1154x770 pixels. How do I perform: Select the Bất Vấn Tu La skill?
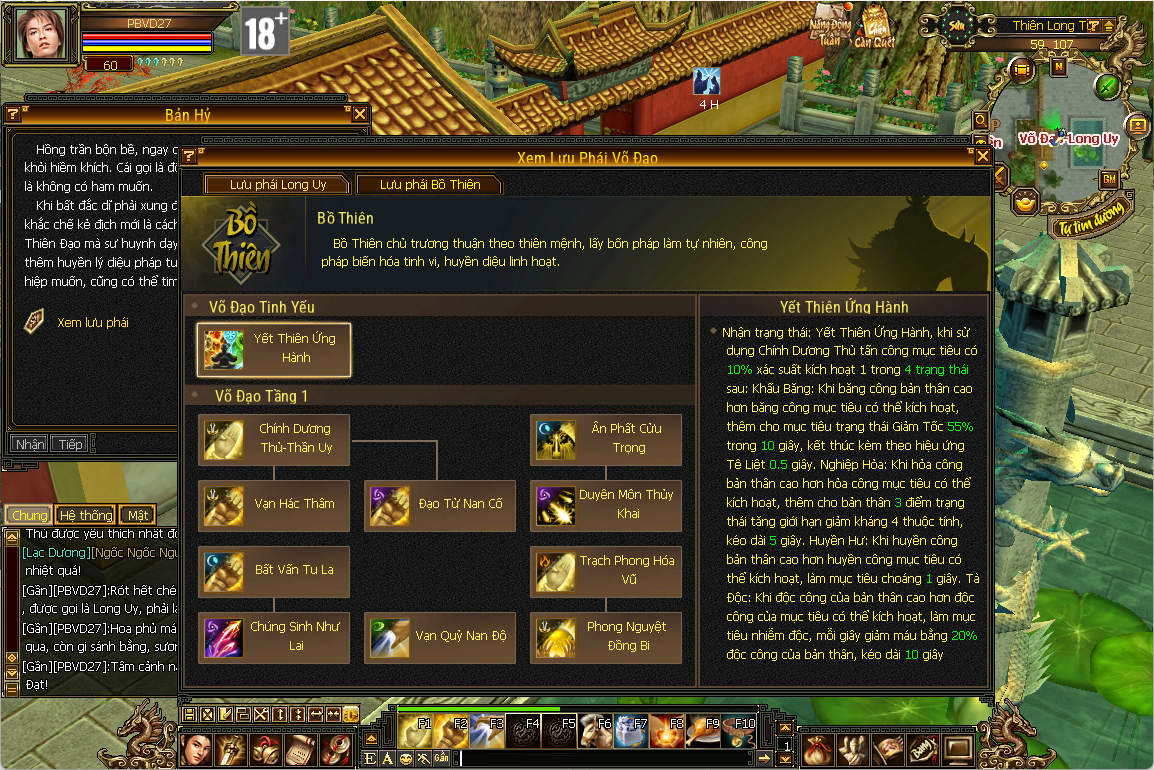click(x=275, y=571)
